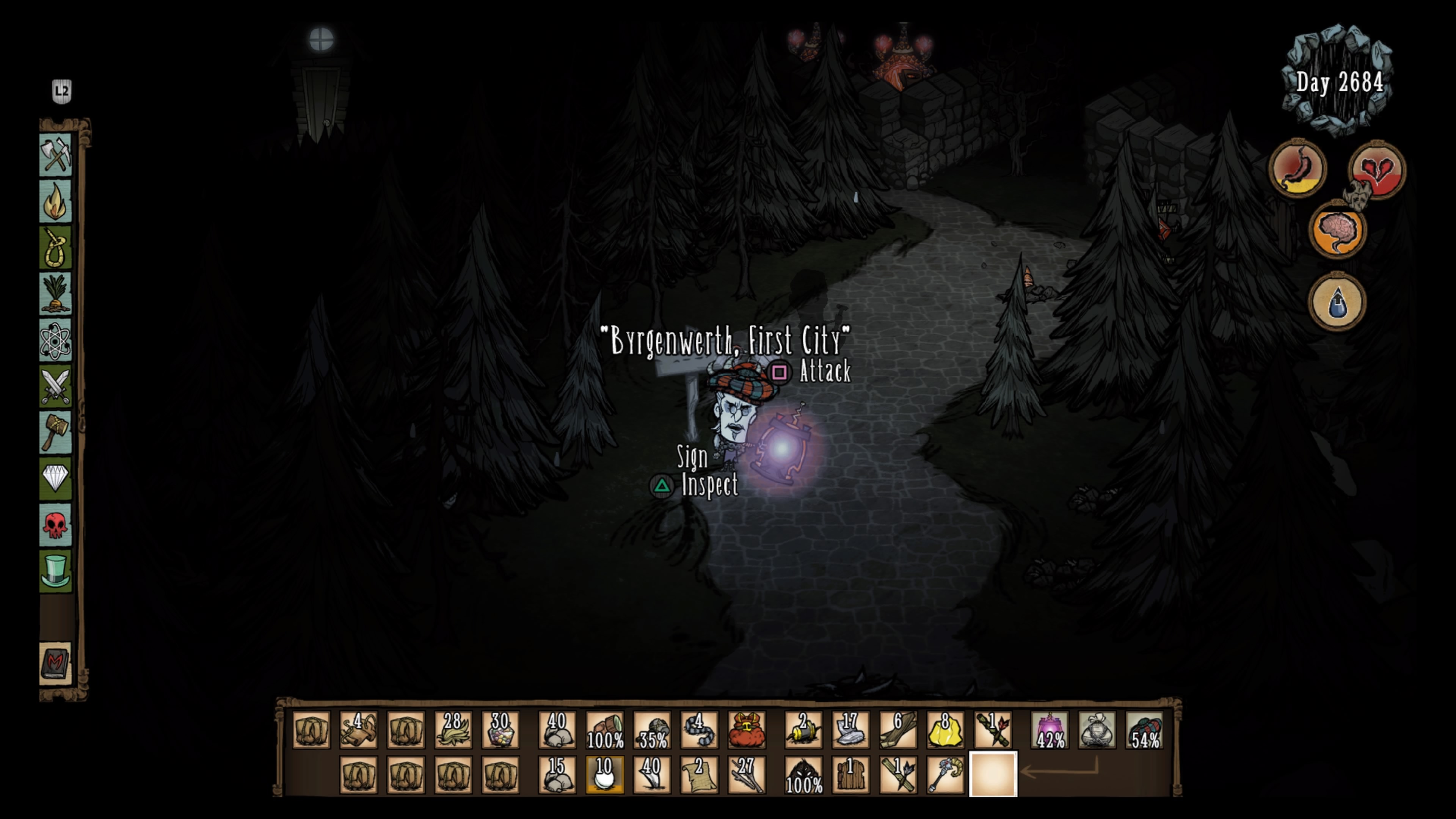Viewport: 1456px width, 819px height.
Task: Select the equipped purple lantern slot
Action: [1050, 730]
